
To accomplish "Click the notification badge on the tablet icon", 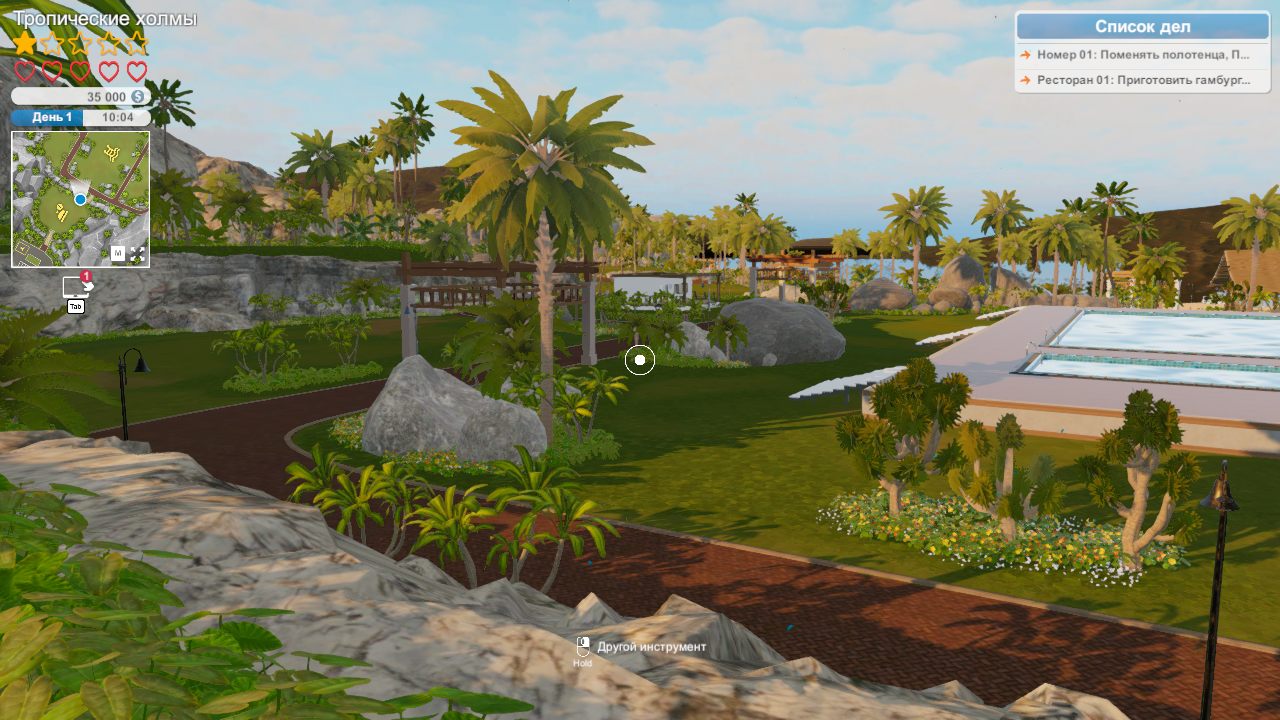I will 86,276.
